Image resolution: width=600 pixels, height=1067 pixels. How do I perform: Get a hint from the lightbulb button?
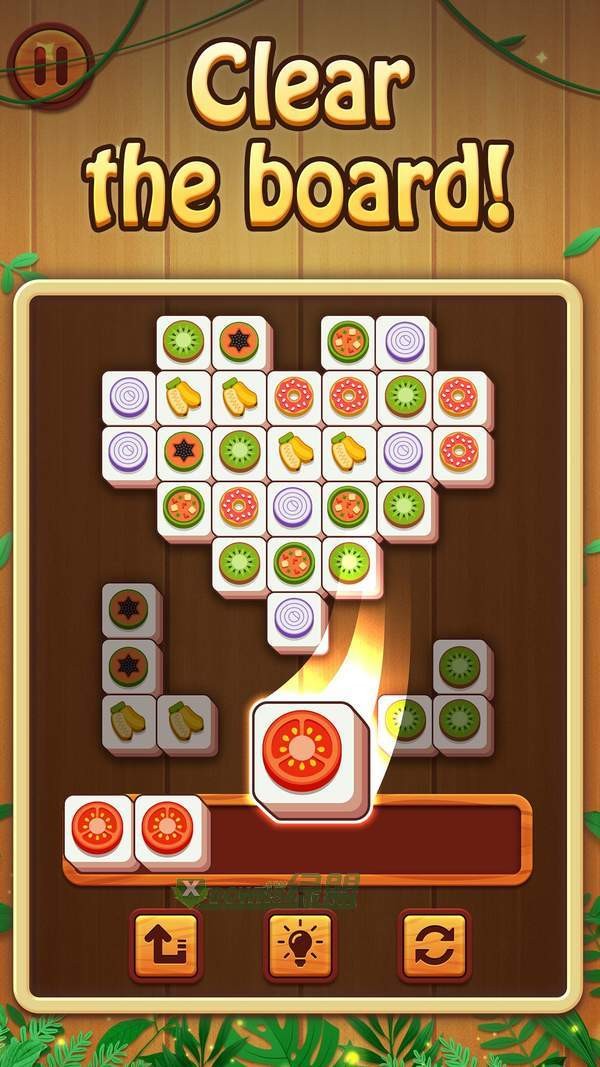click(x=299, y=943)
